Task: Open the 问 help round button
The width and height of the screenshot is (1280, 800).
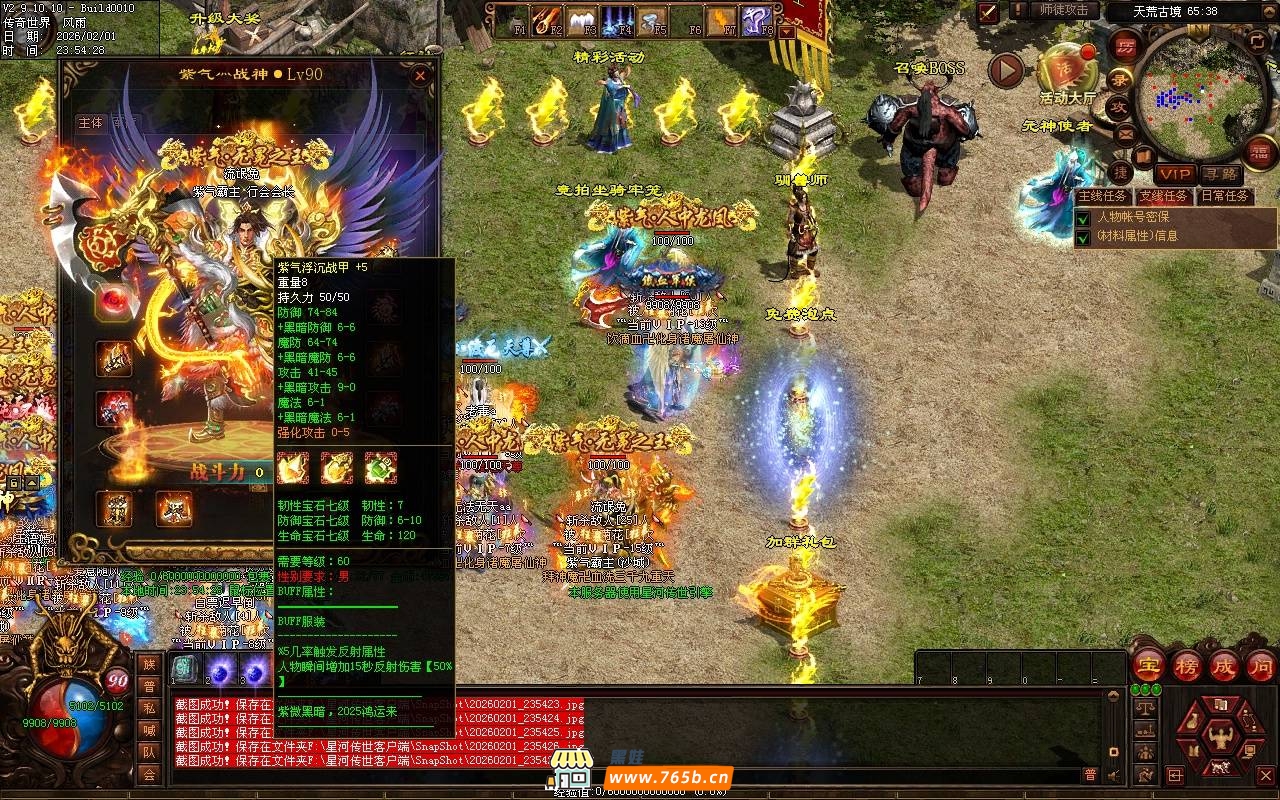Action: coord(1260,666)
